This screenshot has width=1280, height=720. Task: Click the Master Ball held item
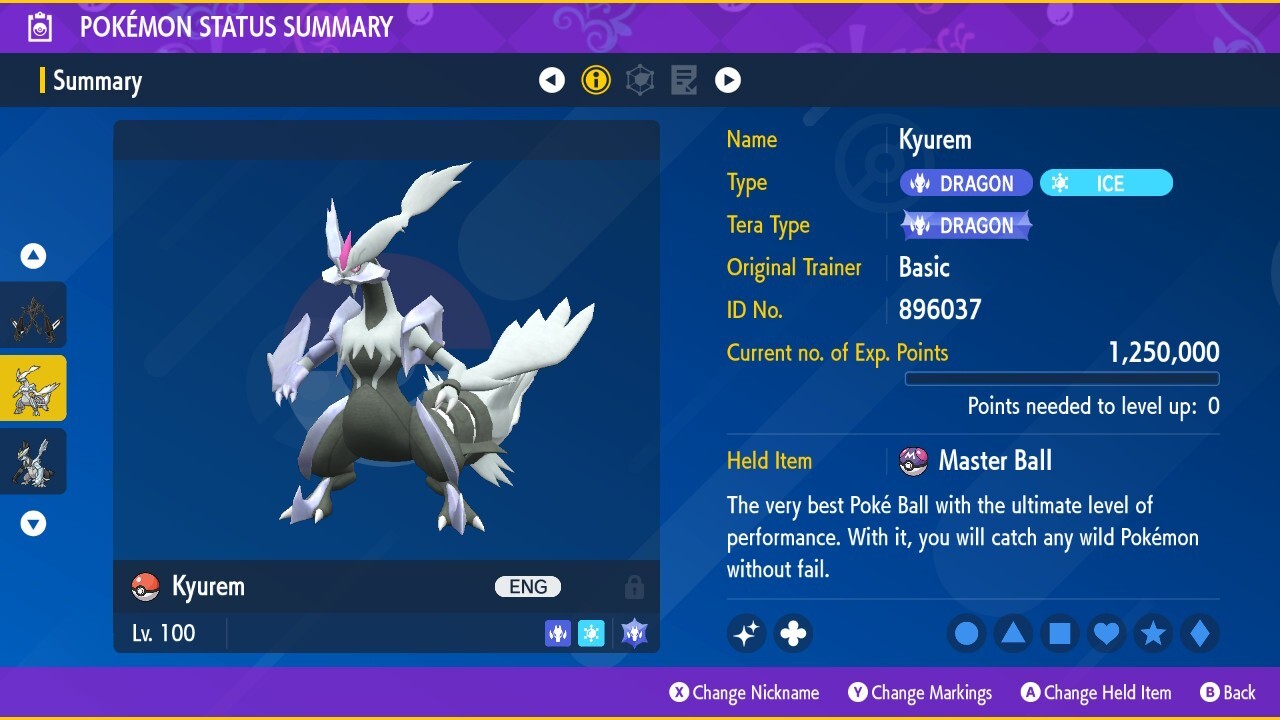pos(994,461)
